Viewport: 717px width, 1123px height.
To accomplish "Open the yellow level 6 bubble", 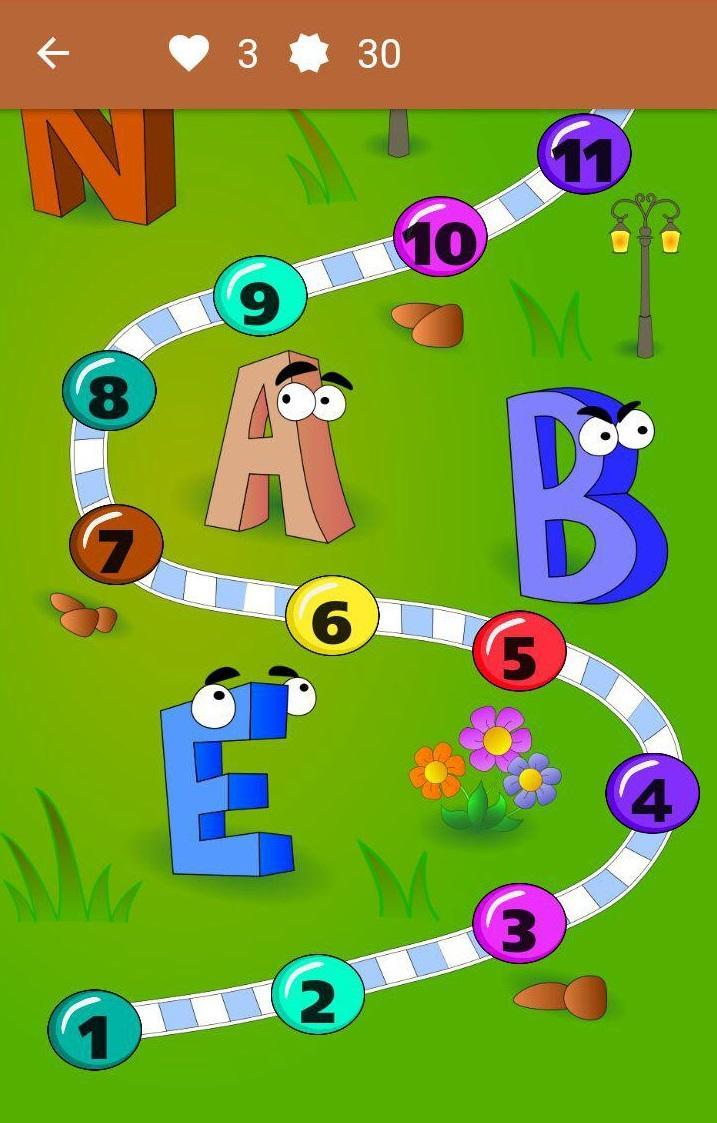I will (x=332, y=616).
